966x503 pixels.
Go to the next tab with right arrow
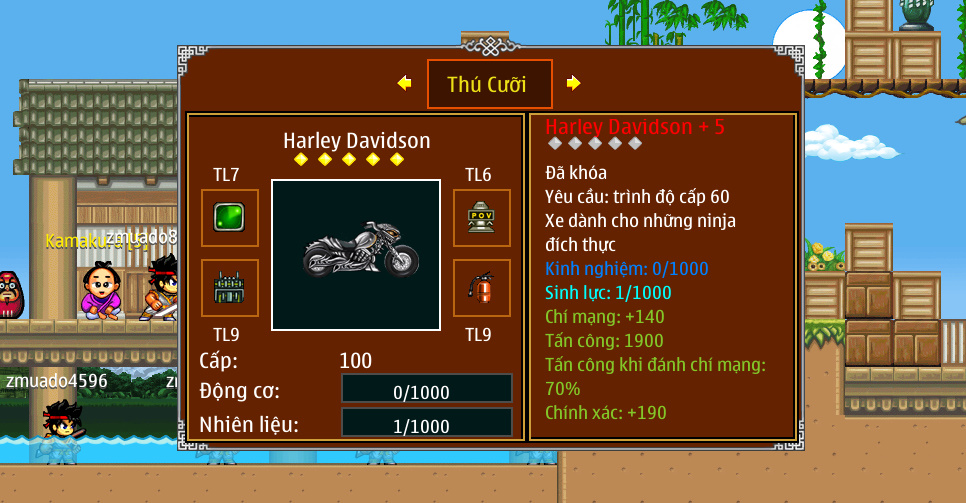pyautogui.click(x=573, y=84)
